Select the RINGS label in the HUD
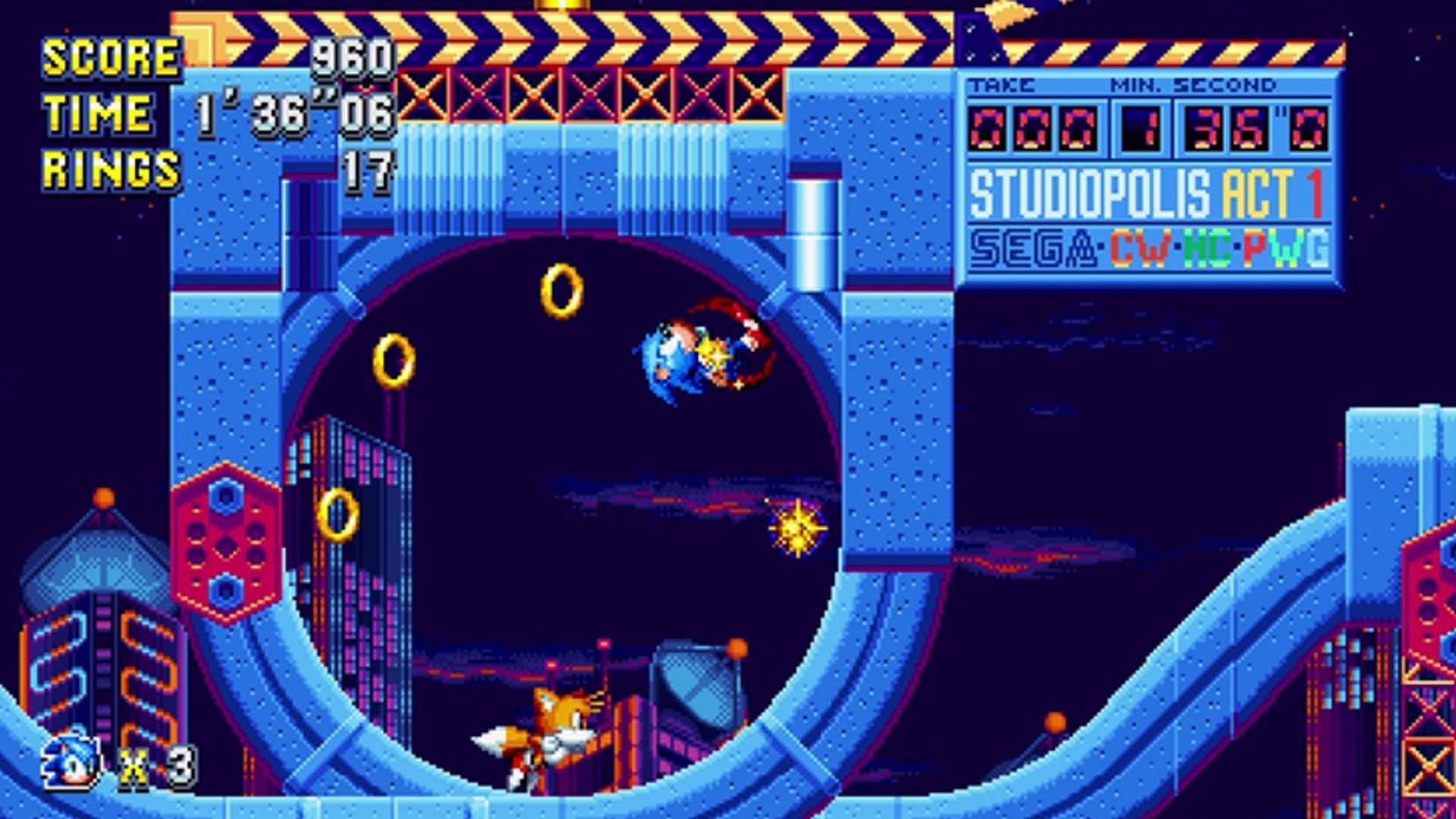 (108, 172)
